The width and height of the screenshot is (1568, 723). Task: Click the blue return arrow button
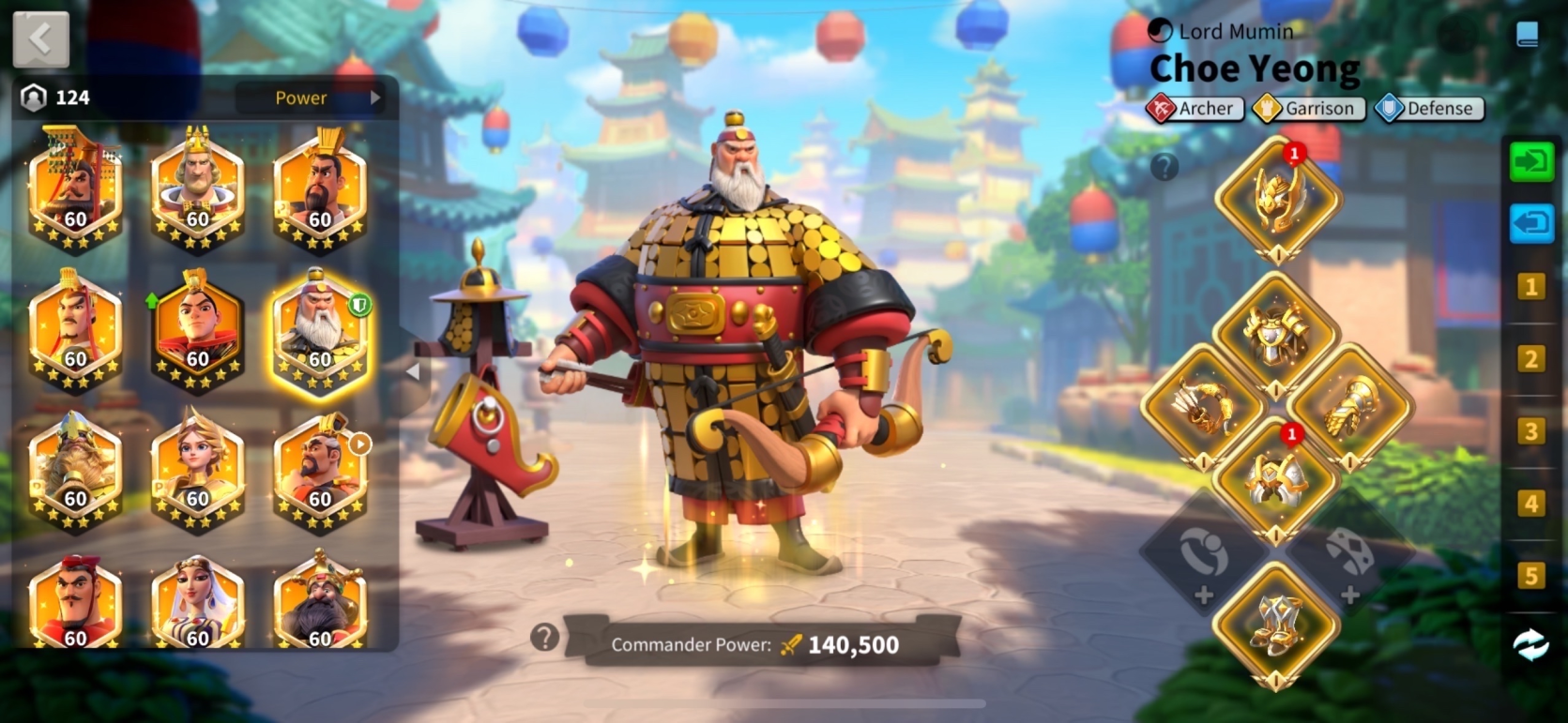(x=1530, y=224)
